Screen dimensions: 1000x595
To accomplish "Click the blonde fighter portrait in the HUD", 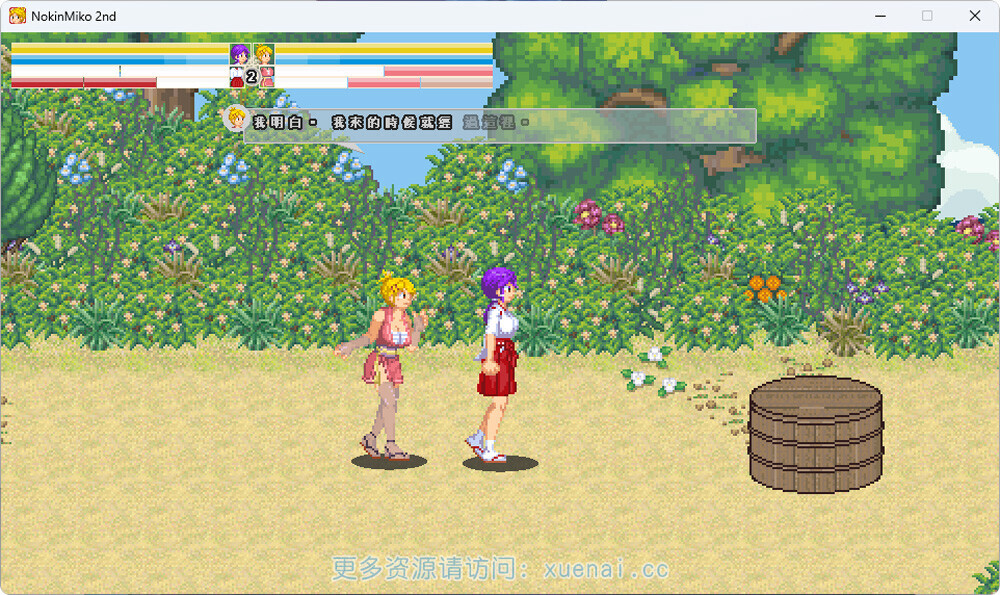I will [264, 54].
